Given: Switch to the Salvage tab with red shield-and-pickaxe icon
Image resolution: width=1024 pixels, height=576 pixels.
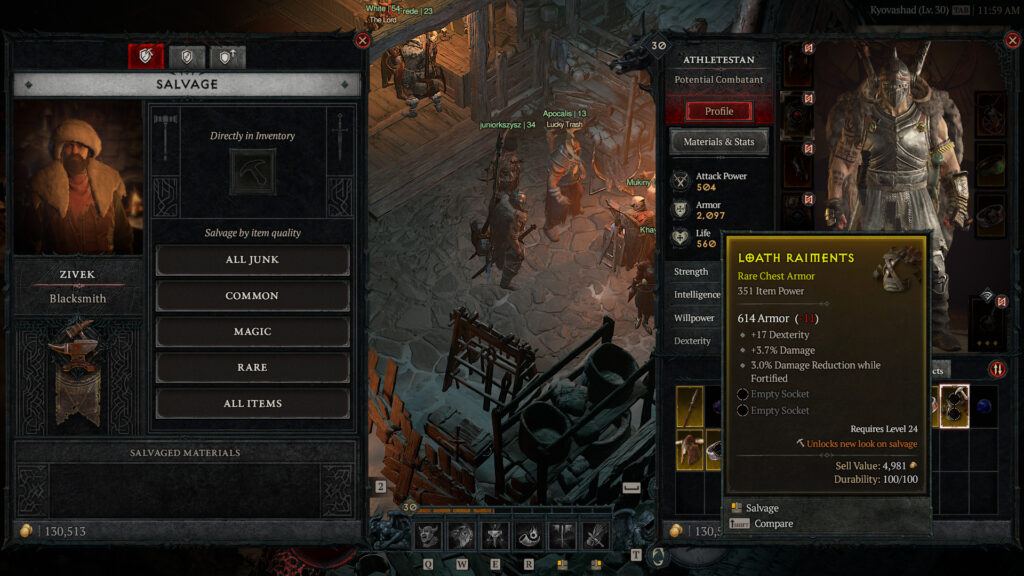Looking at the screenshot, I should (x=146, y=57).
